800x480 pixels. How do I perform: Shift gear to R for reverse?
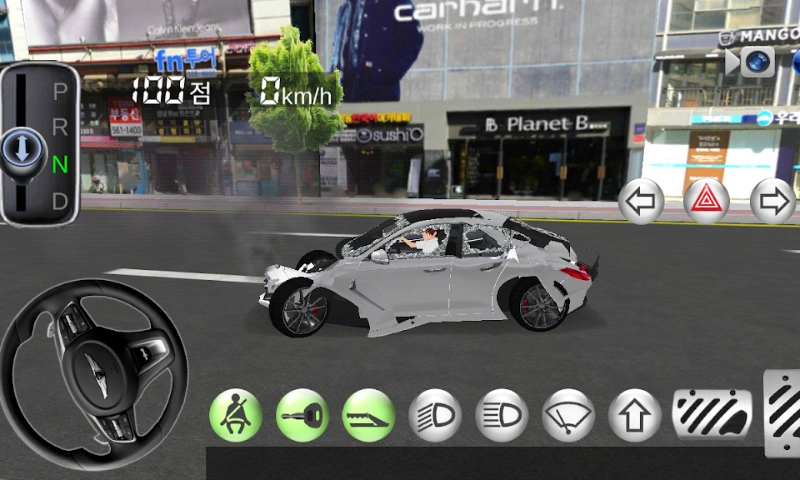[x=60, y=127]
